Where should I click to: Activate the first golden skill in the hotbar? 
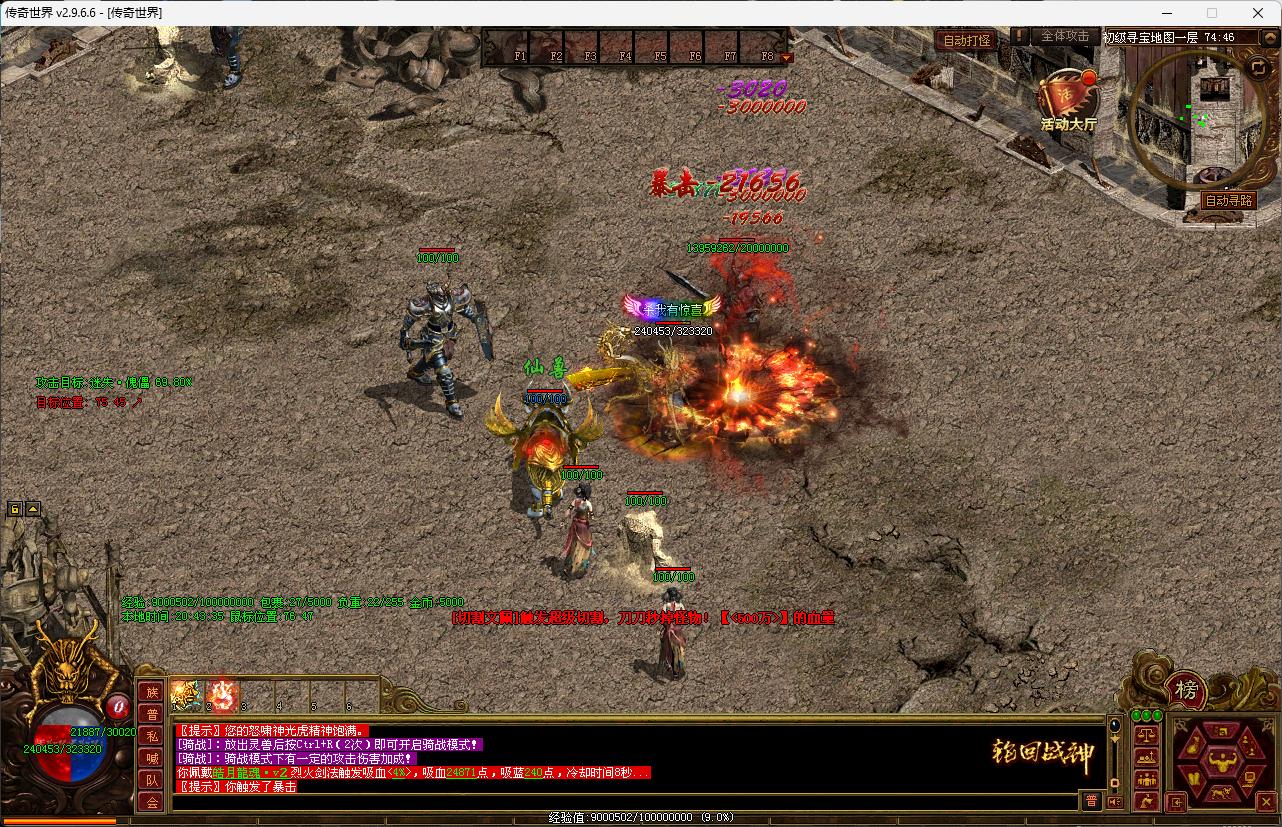186,694
